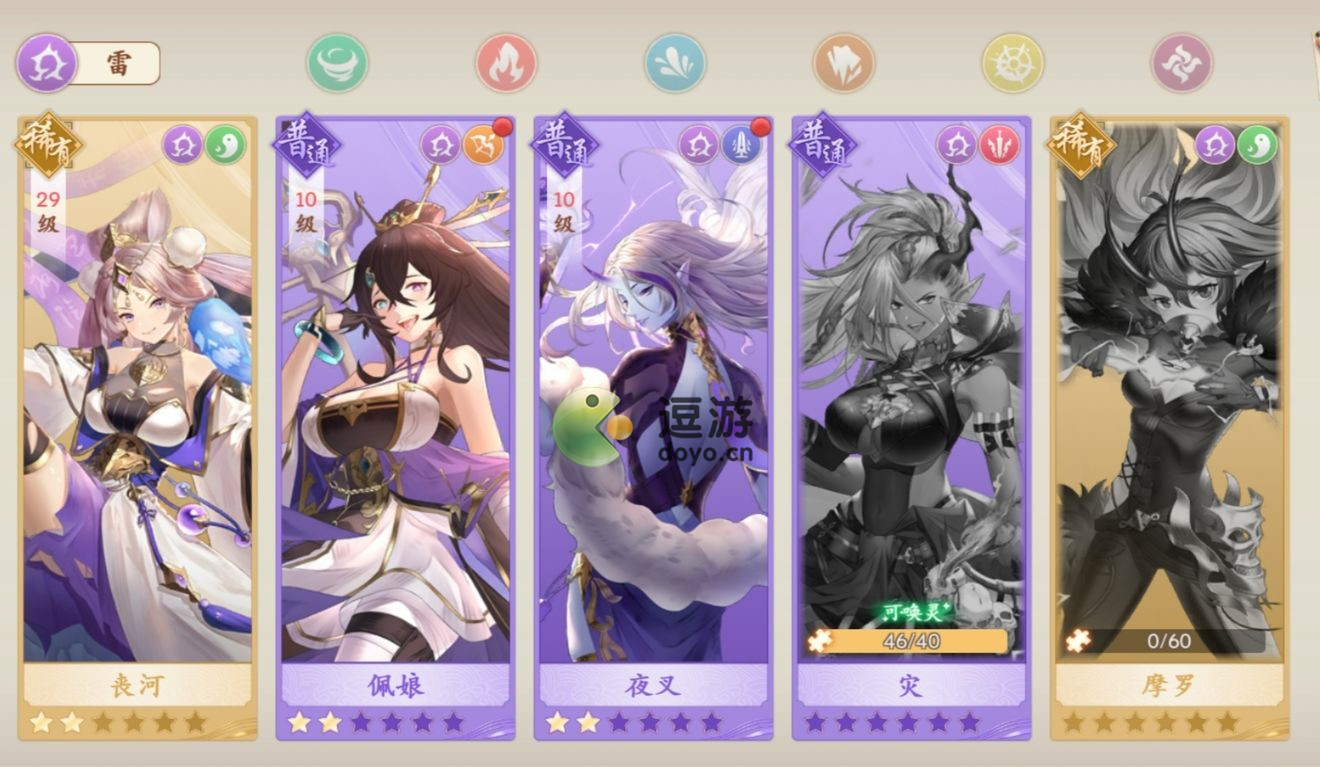
Task: Select the blue water element filter
Action: pos(674,62)
